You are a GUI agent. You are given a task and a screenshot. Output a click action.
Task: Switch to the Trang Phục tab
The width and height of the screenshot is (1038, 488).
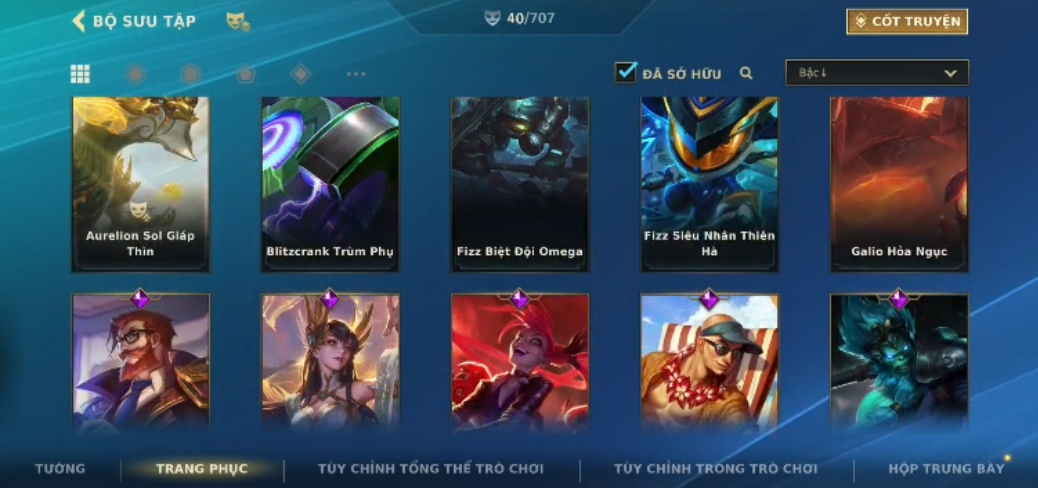[x=202, y=468]
